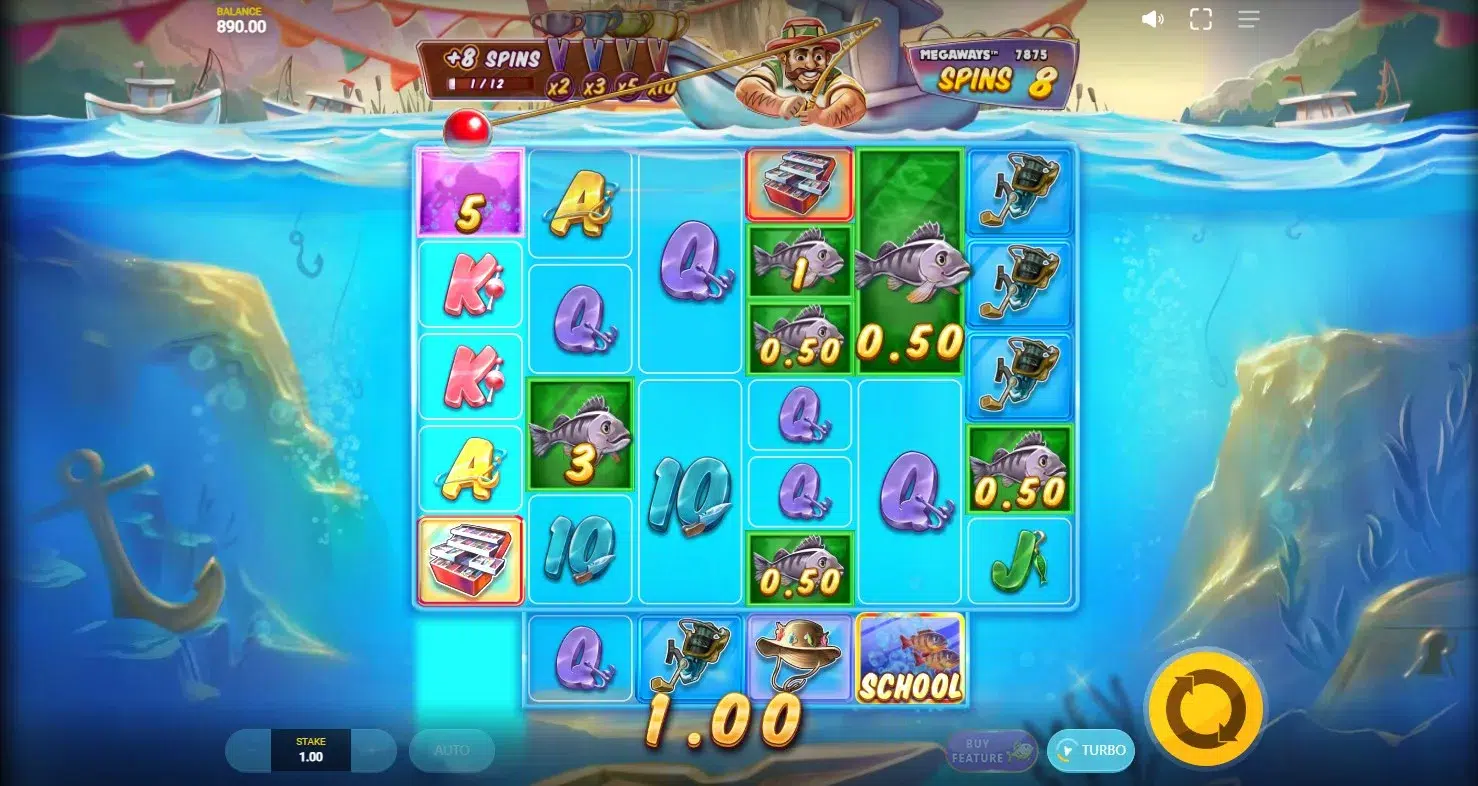The height and width of the screenshot is (786, 1478).
Task: Spin the reels with the yellow button
Action: tap(1205, 709)
